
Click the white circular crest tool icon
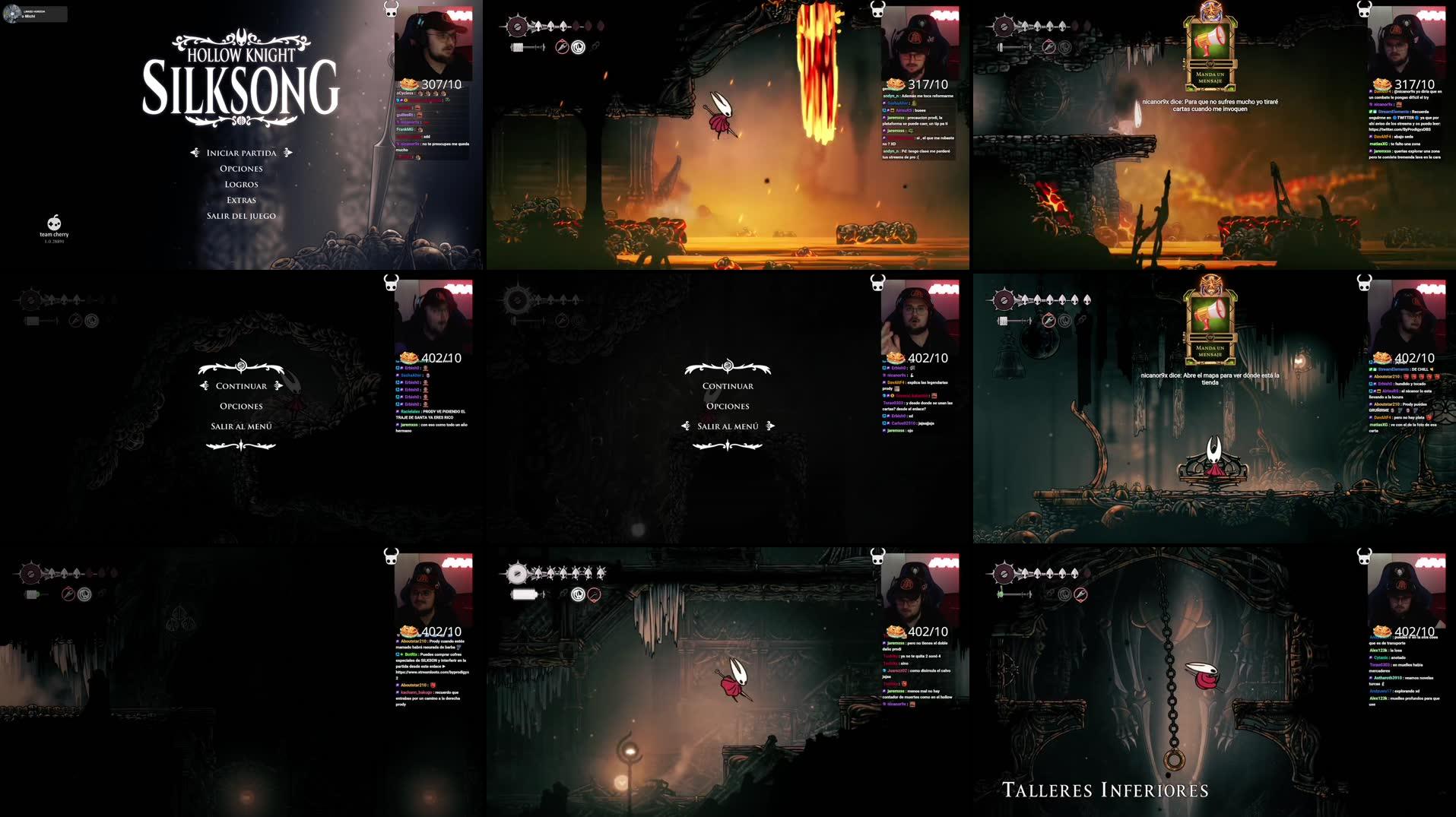tap(579, 47)
